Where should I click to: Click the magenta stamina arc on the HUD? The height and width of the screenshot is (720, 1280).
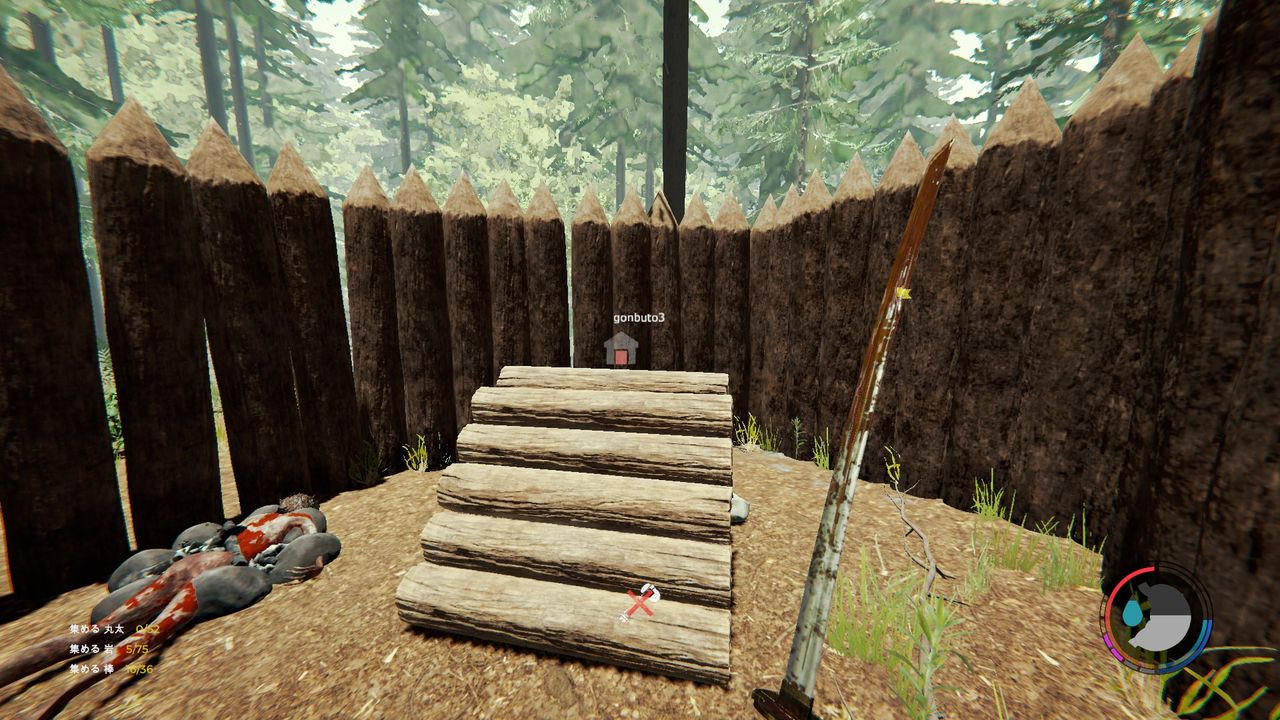tap(1110, 645)
